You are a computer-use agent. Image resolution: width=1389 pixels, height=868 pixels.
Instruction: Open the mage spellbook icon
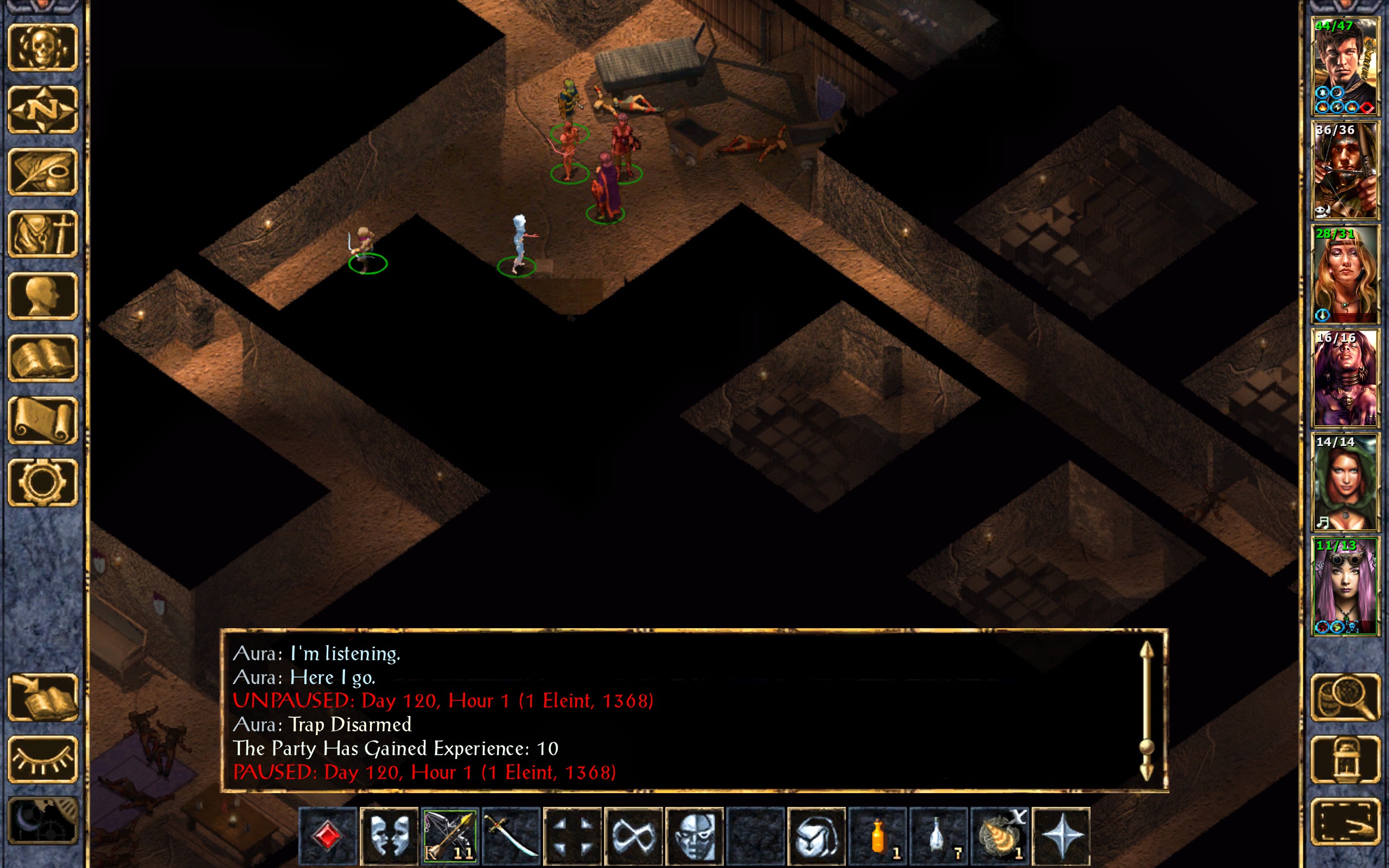pos(43,358)
